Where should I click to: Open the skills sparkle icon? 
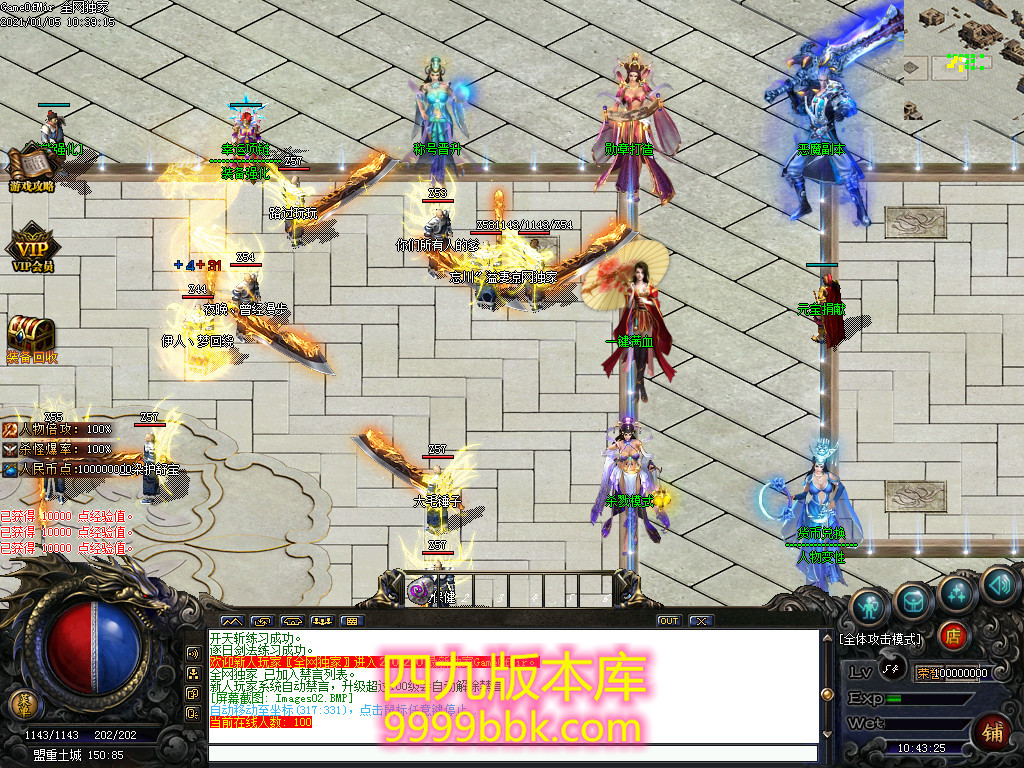957,594
